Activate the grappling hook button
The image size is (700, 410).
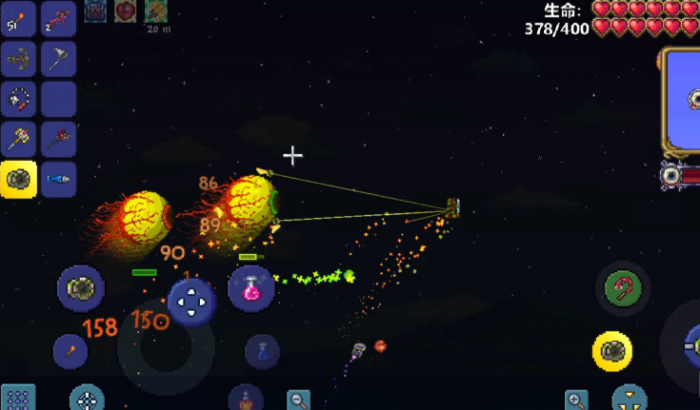coord(623,290)
